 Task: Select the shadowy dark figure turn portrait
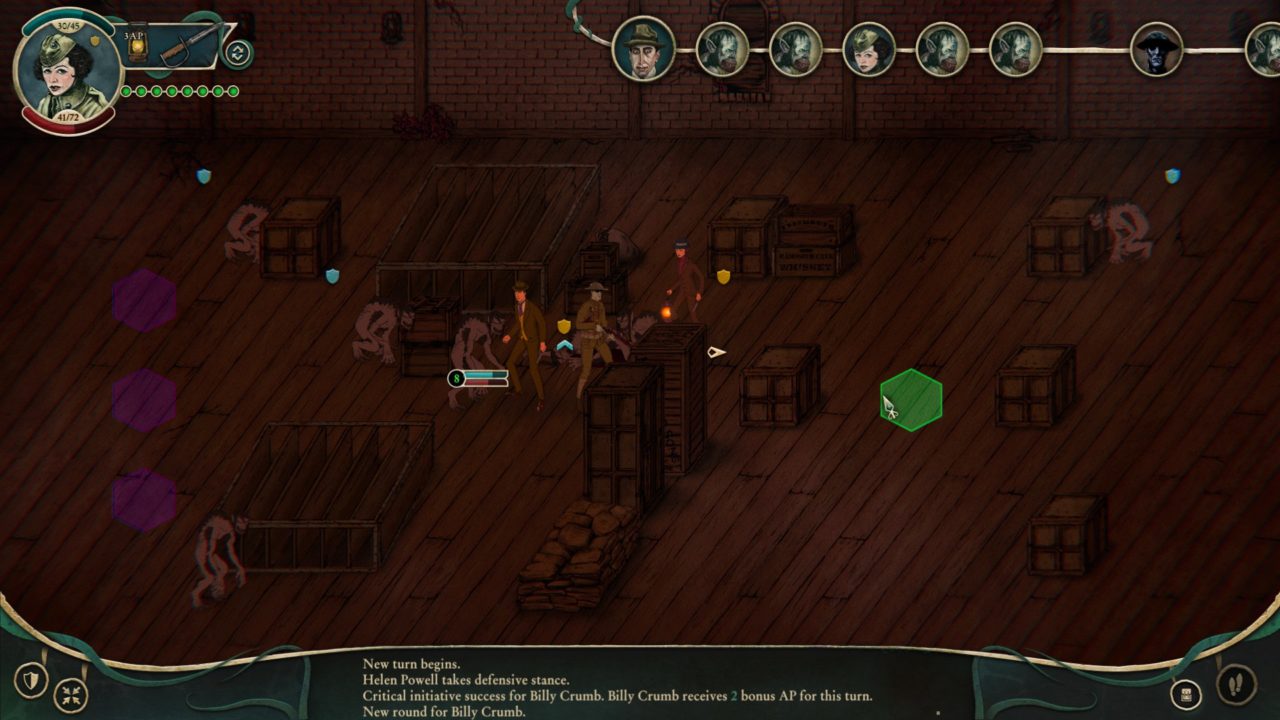(x=1157, y=49)
